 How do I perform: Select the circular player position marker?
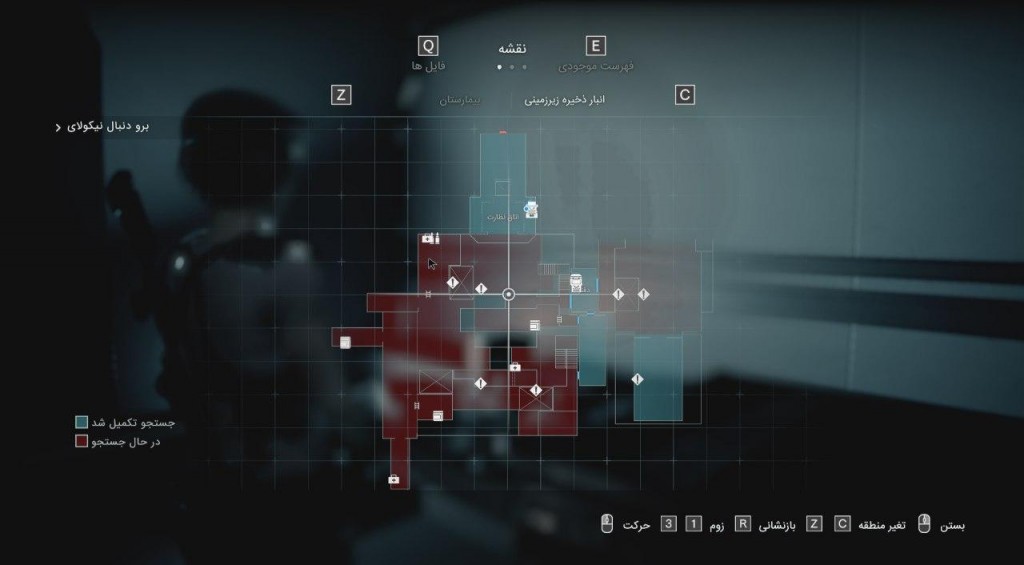coord(509,294)
